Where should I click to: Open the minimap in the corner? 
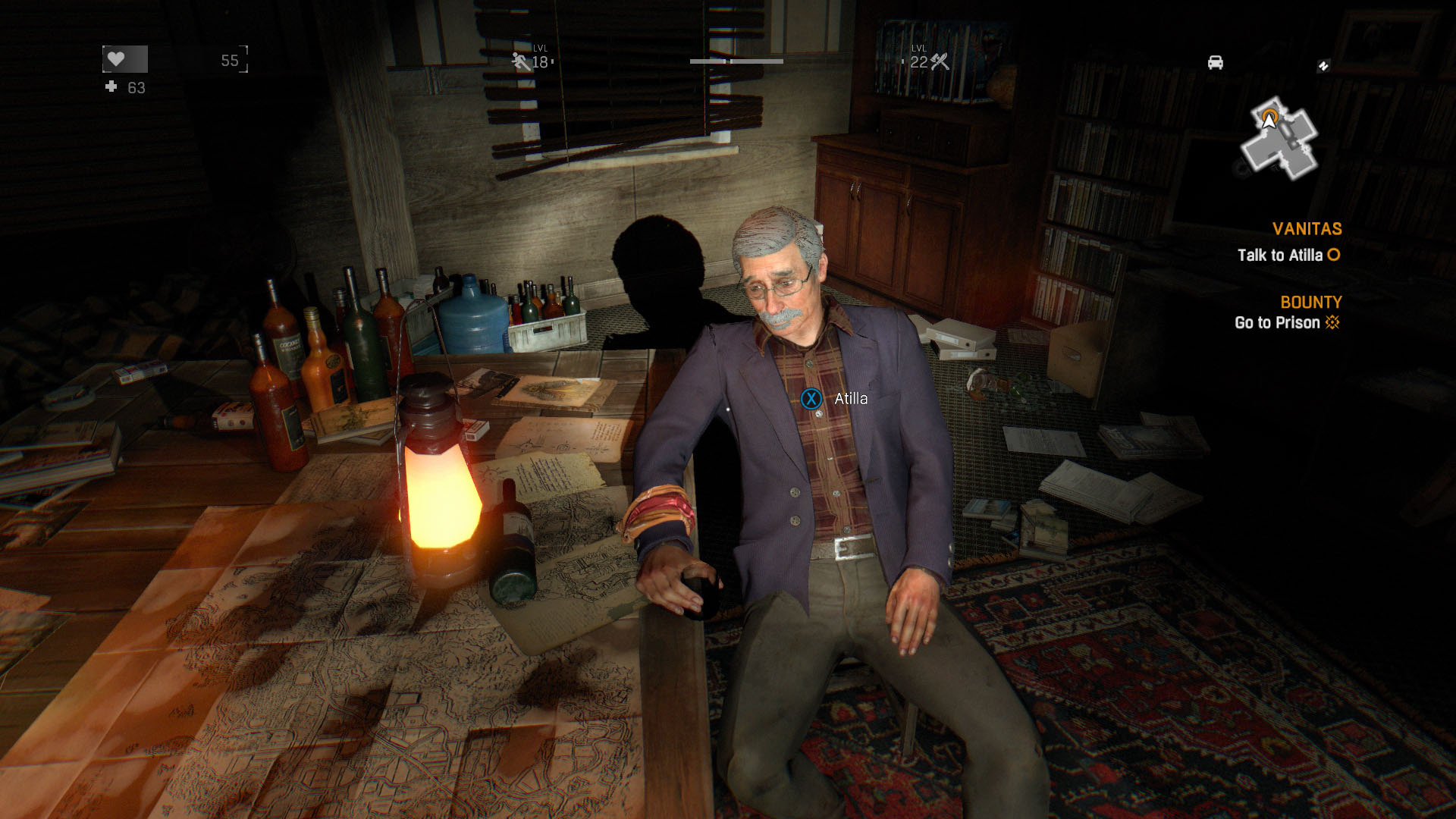coord(1280,139)
